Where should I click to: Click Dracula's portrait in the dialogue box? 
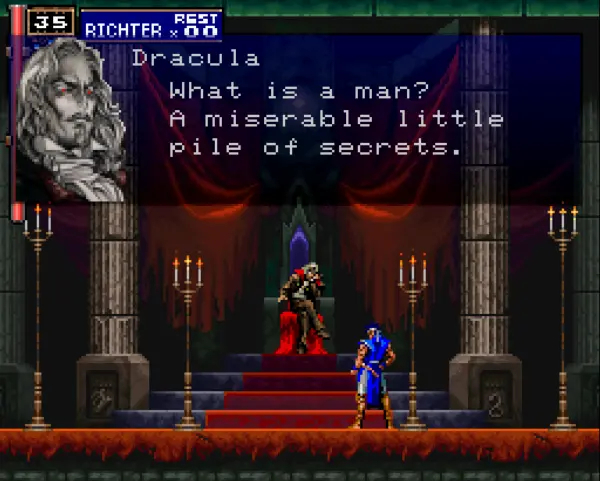(74, 117)
